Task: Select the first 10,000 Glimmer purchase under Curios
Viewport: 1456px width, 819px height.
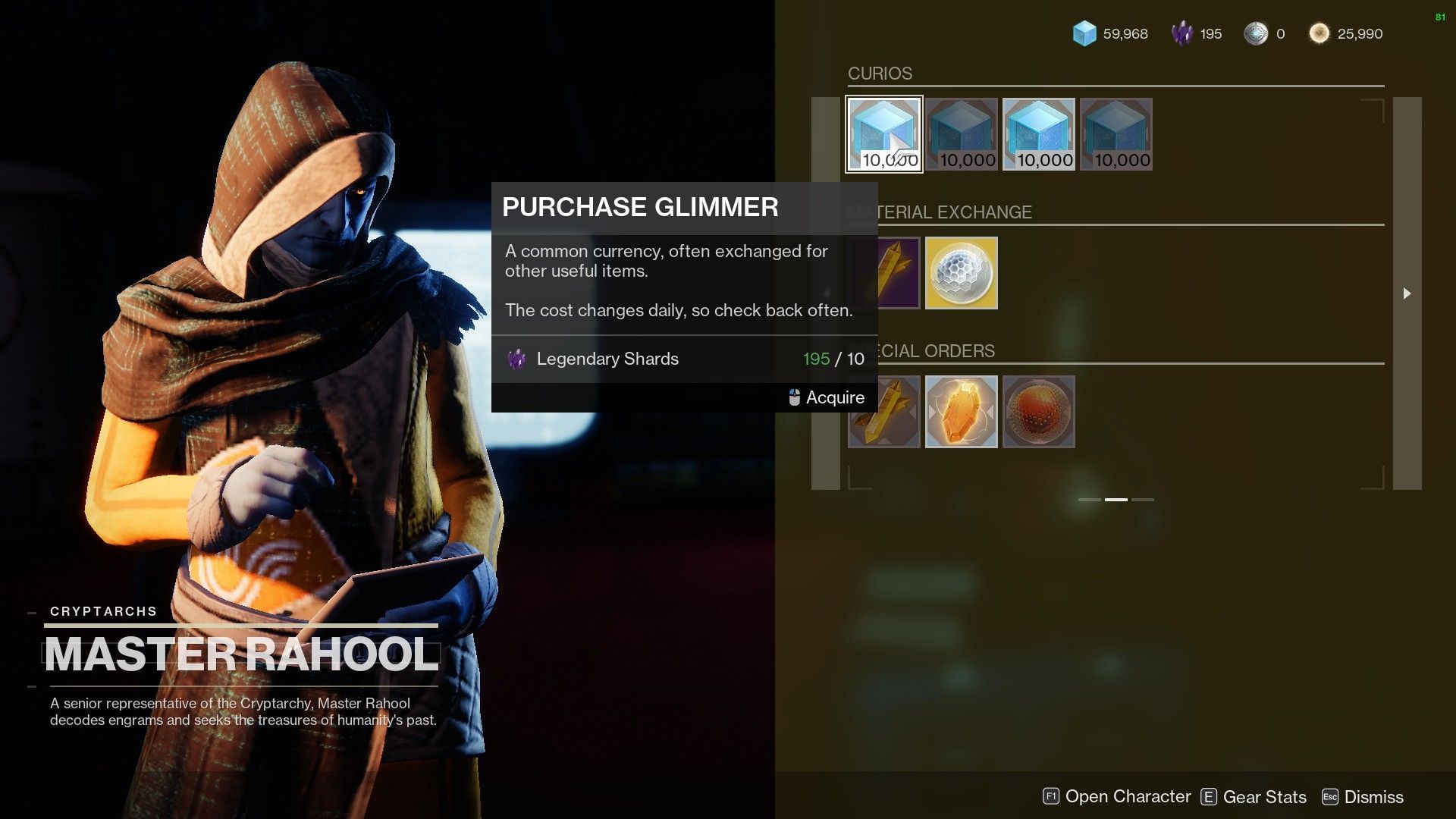Action: click(x=883, y=134)
